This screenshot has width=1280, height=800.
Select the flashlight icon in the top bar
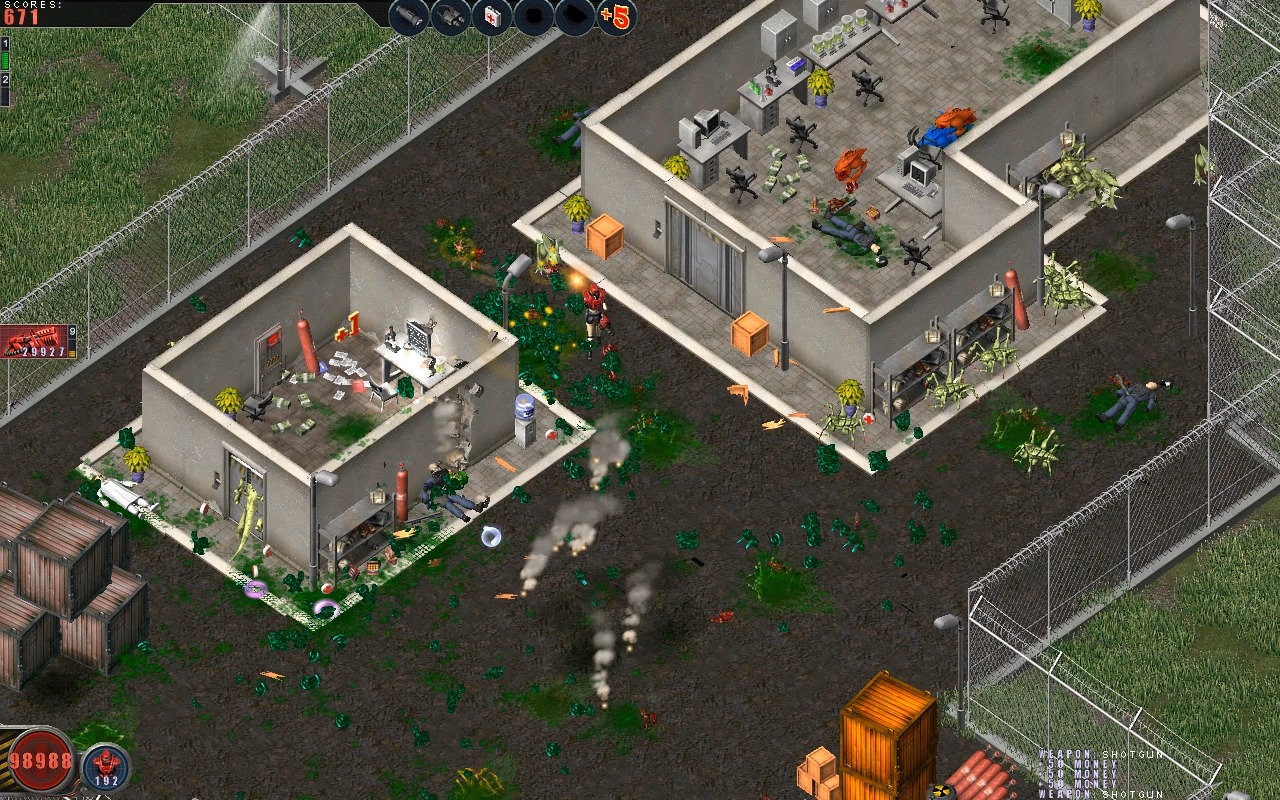[x=408, y=16]
